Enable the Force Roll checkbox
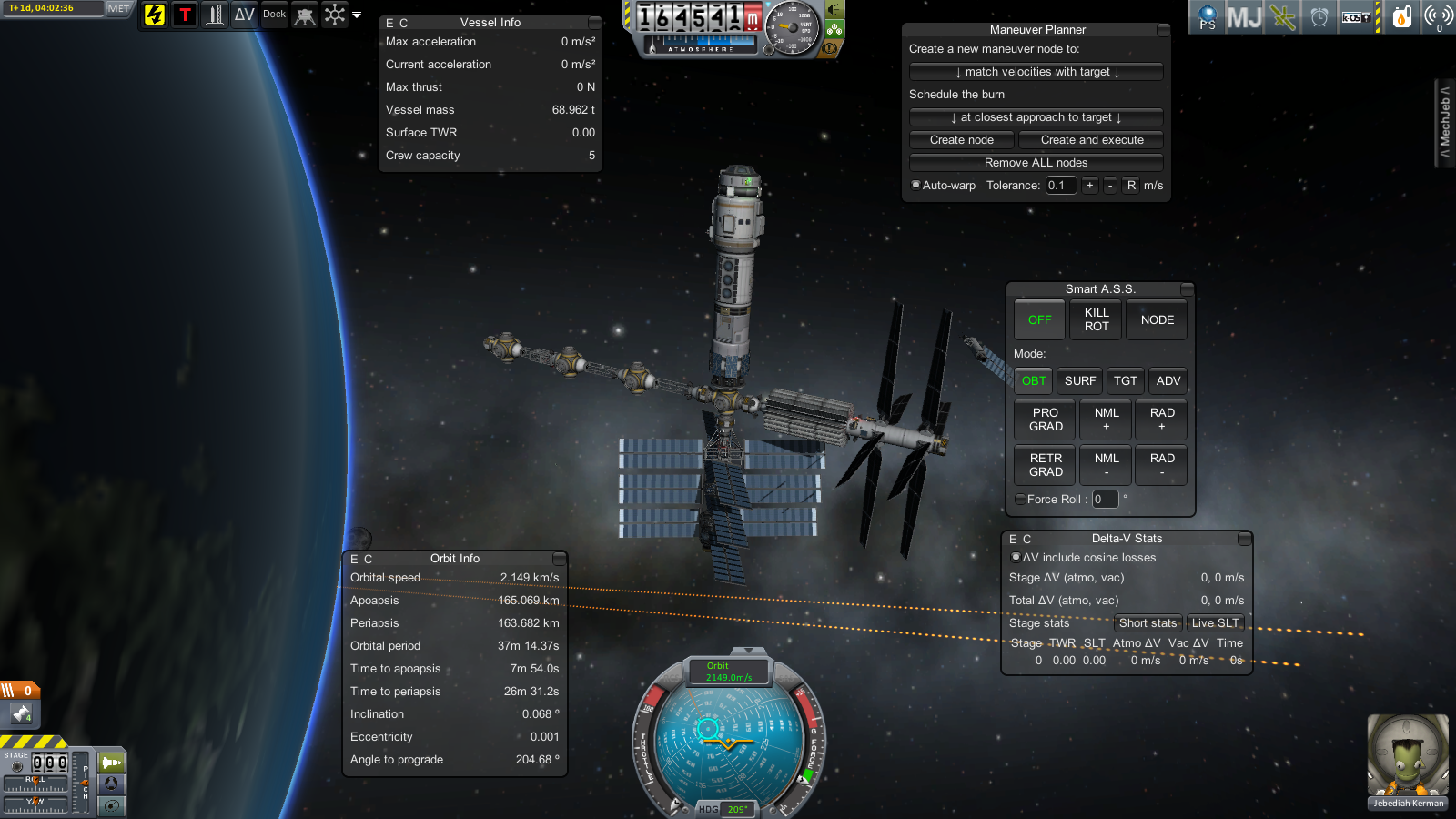The image size is (1456, 819). [x=1020, y=499]
